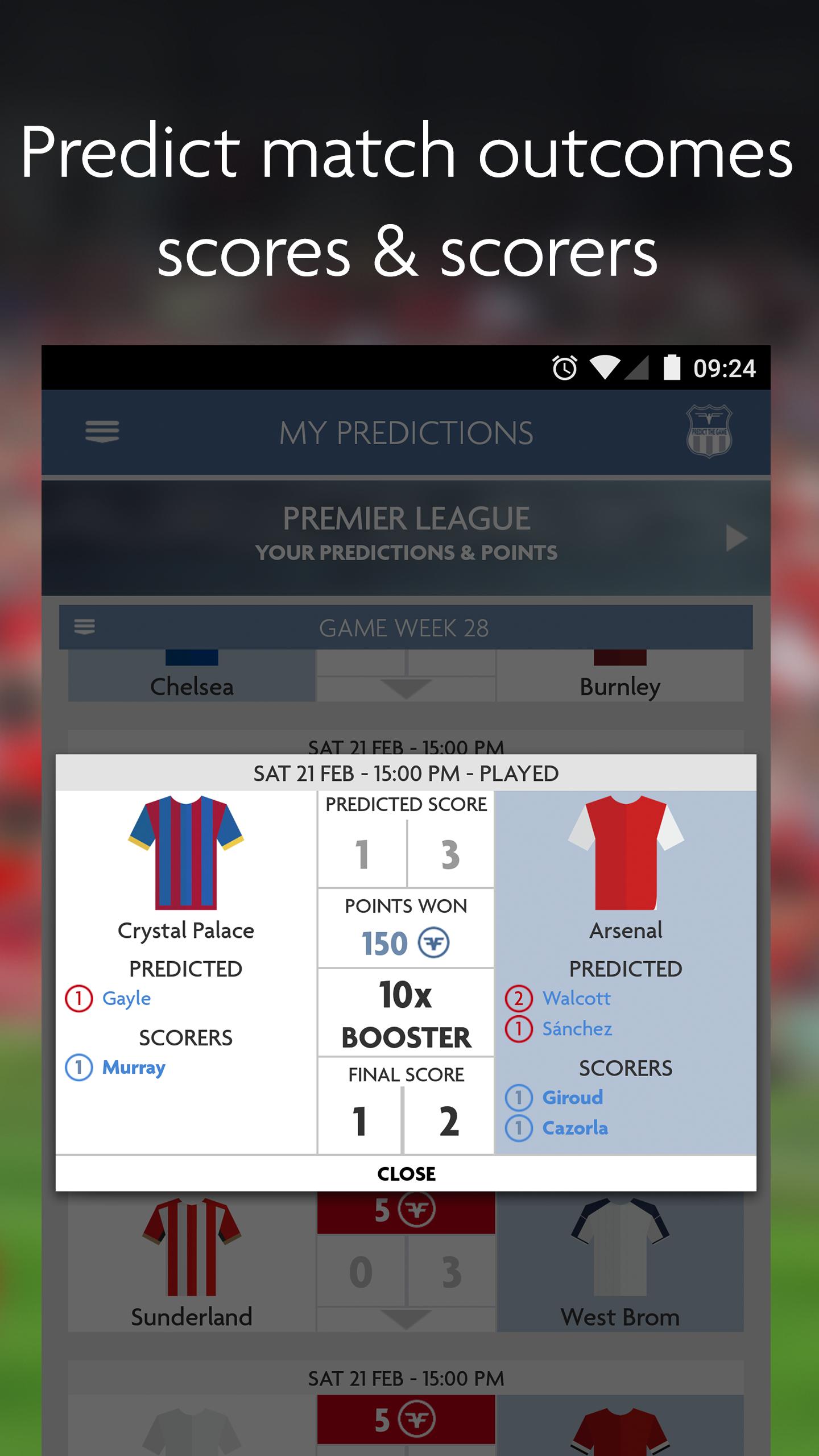Click the circled 1 badge next to Gayle

click(x=80, y=998)
